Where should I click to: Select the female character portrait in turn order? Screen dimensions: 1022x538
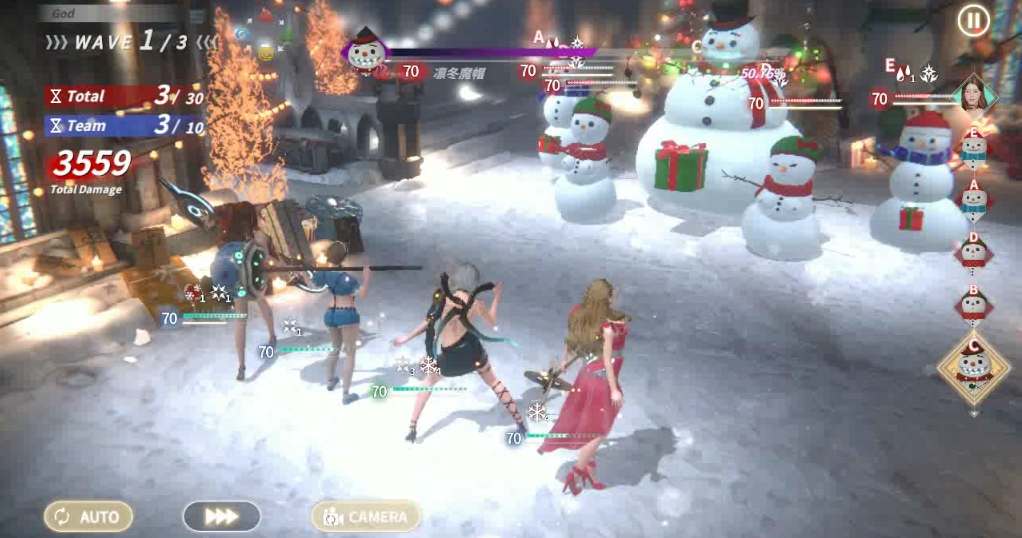[973, 93]
